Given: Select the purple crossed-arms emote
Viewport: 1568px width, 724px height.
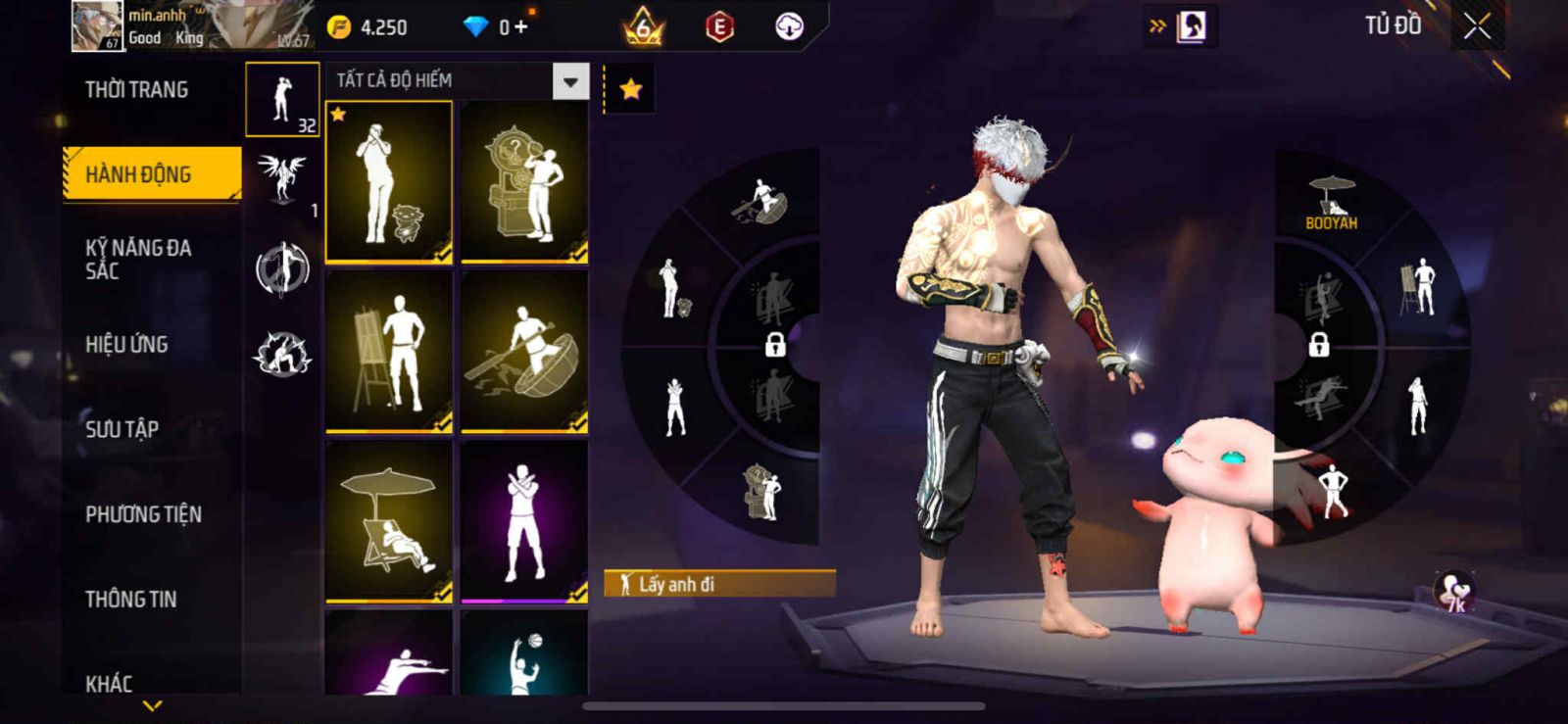Looking at the screenshot, I should 524,520.
